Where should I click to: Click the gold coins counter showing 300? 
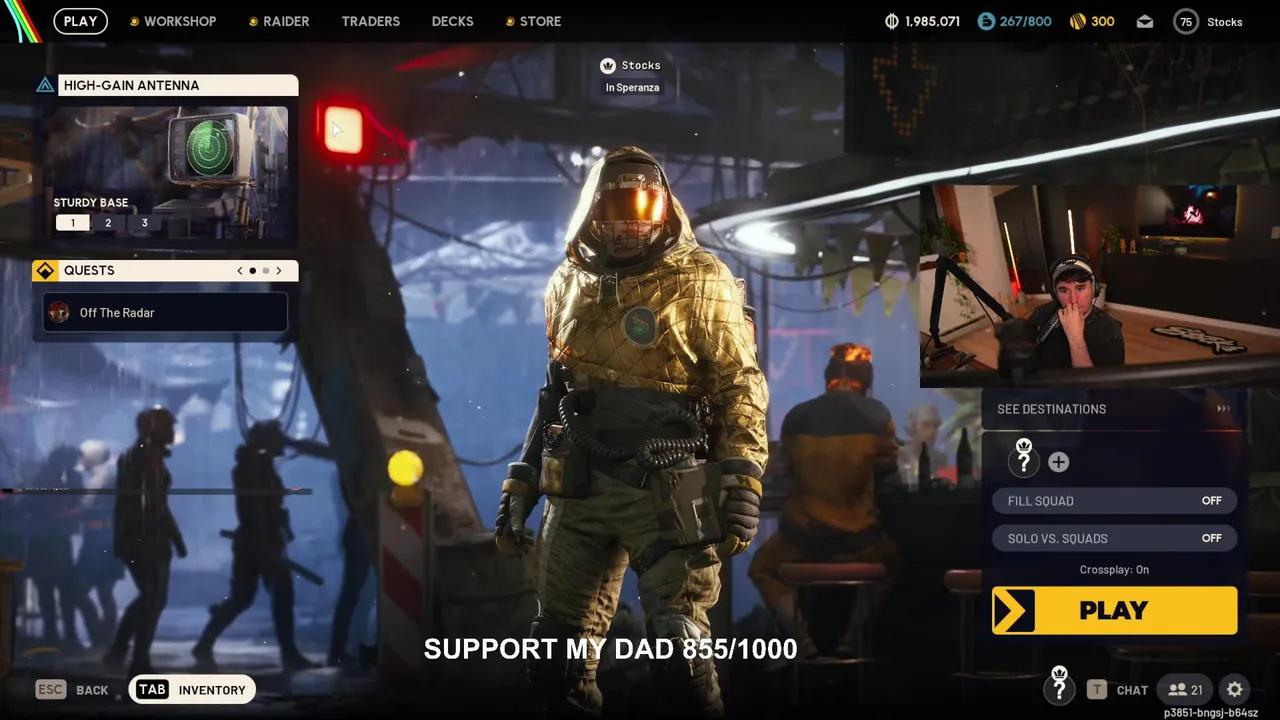click(x=1092, y=20)
